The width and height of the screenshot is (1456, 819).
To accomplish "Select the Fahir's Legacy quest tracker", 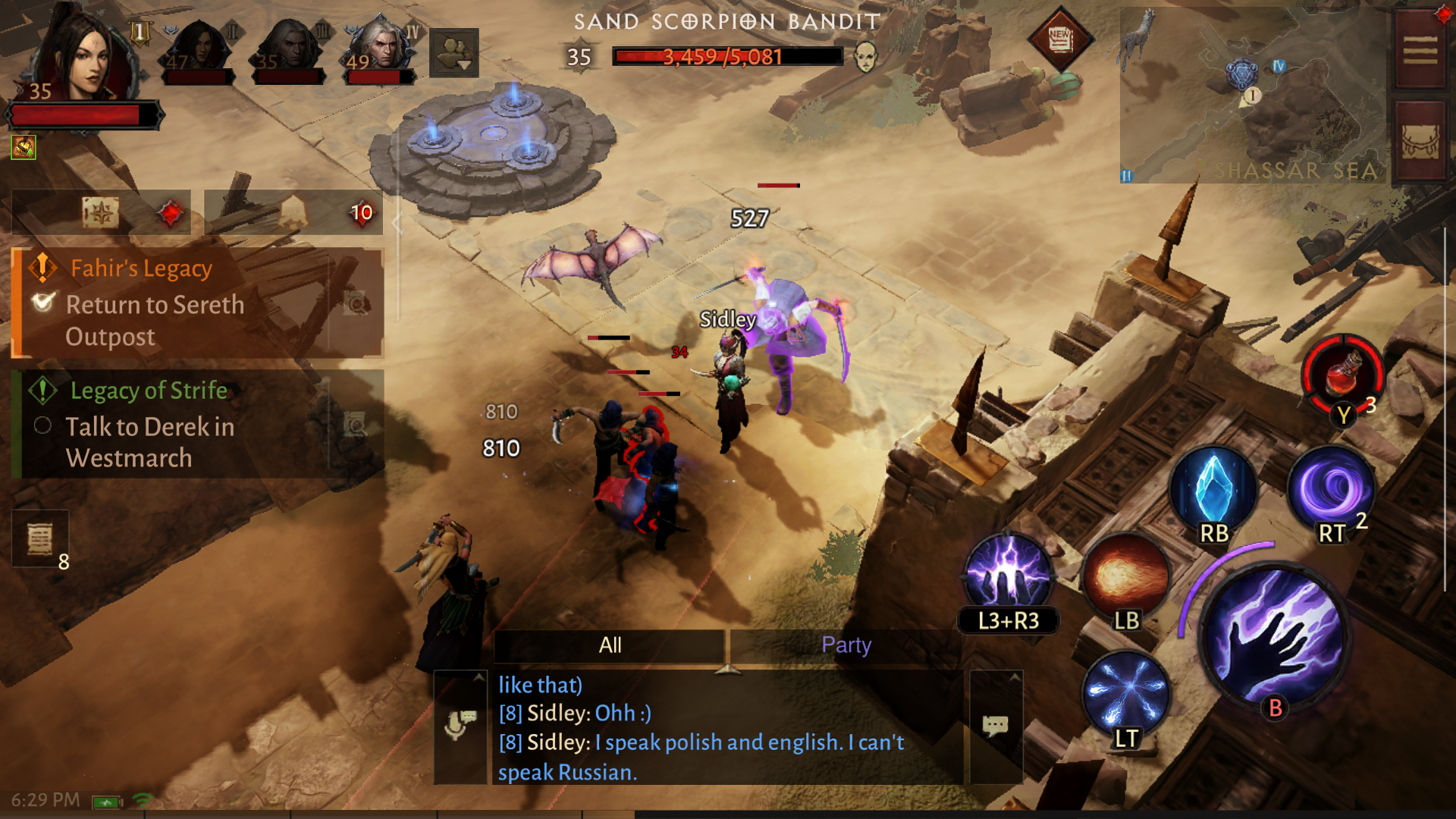I will (197, 302).
